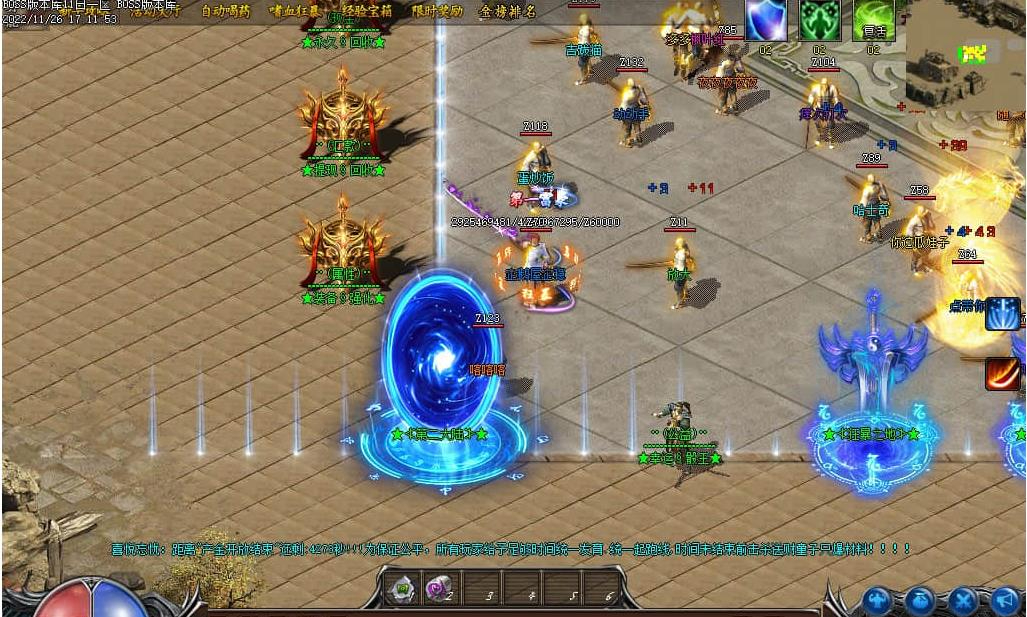This screenshot has width=1027, height=617.
Task: Open the character panel round button
Action: tap(880, 601)
